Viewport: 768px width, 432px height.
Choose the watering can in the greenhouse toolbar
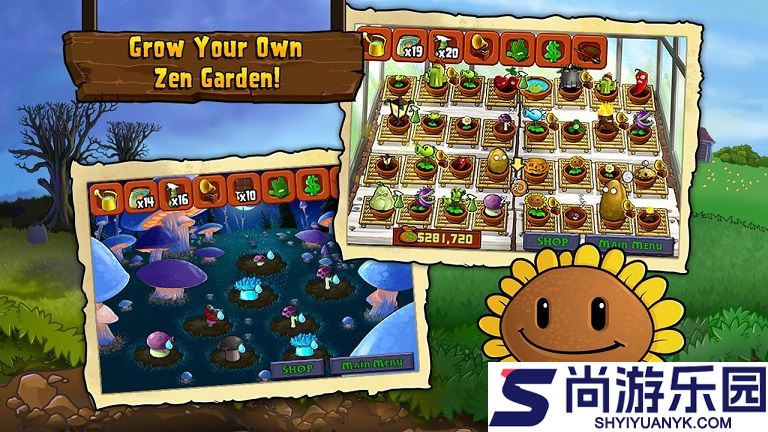(x=376, y=44)
